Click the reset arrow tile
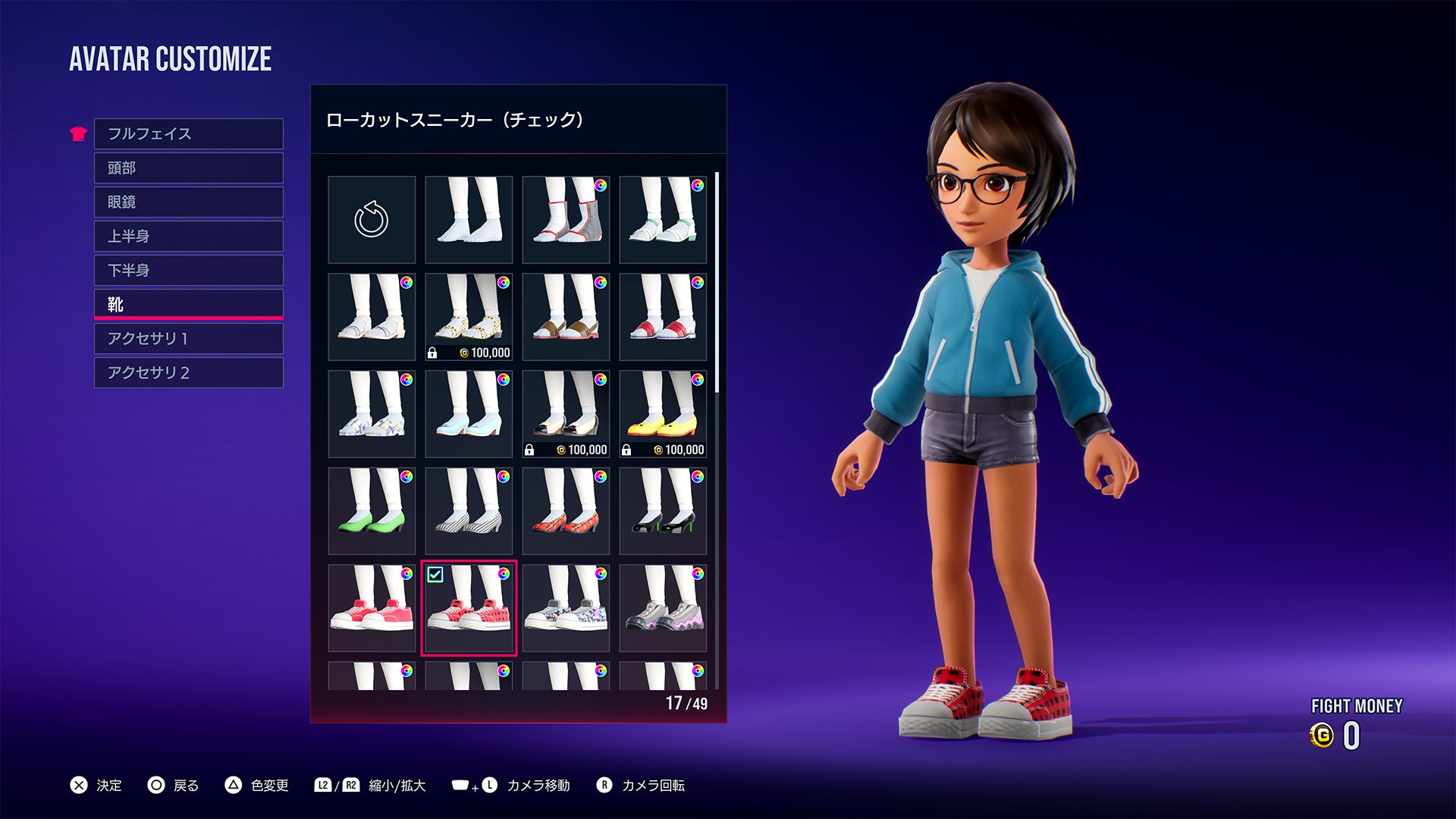 pos(372,220)
